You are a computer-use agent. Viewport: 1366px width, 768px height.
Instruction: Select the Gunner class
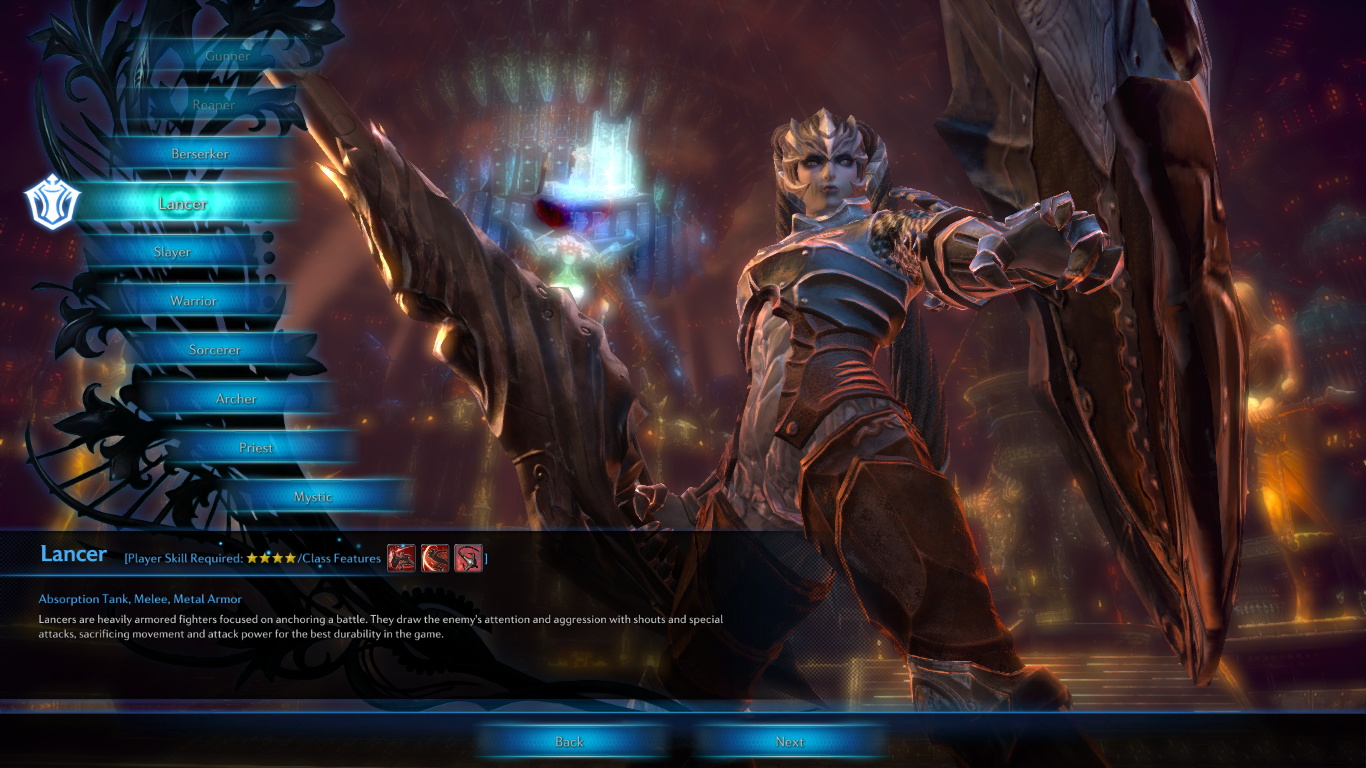[227, 56]
